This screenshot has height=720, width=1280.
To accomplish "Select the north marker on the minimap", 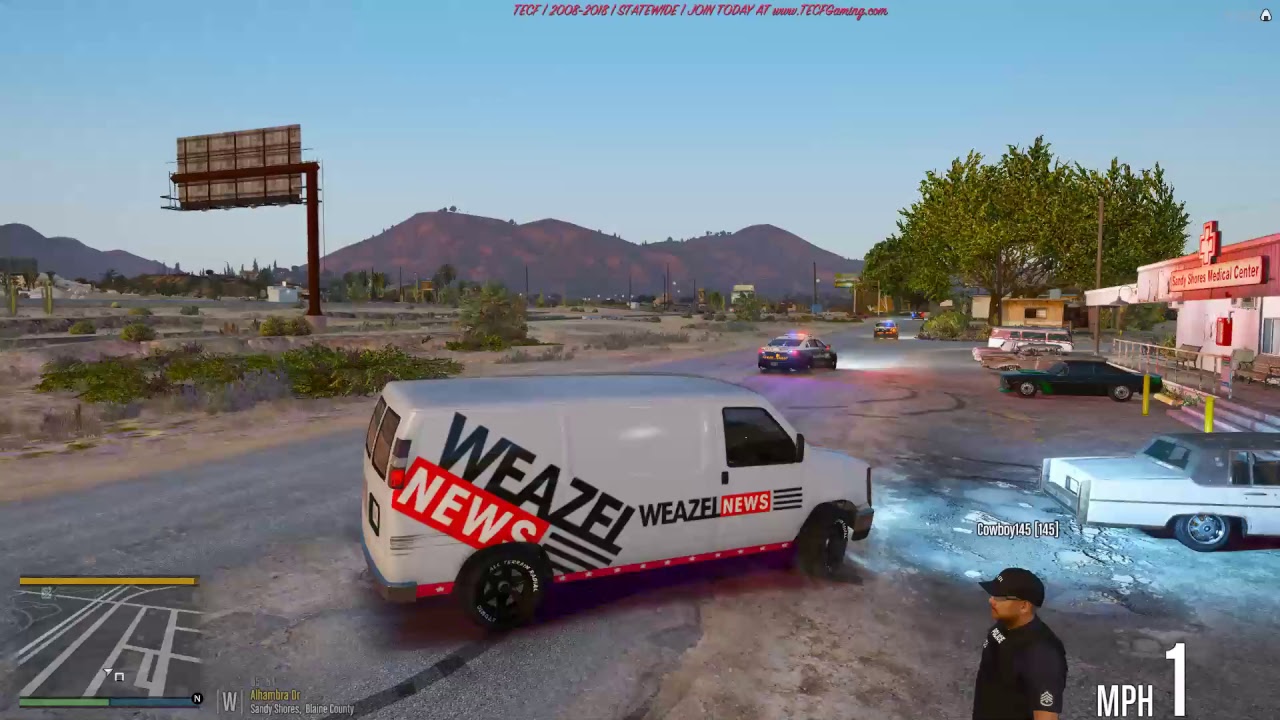I will tap(197, 699).
